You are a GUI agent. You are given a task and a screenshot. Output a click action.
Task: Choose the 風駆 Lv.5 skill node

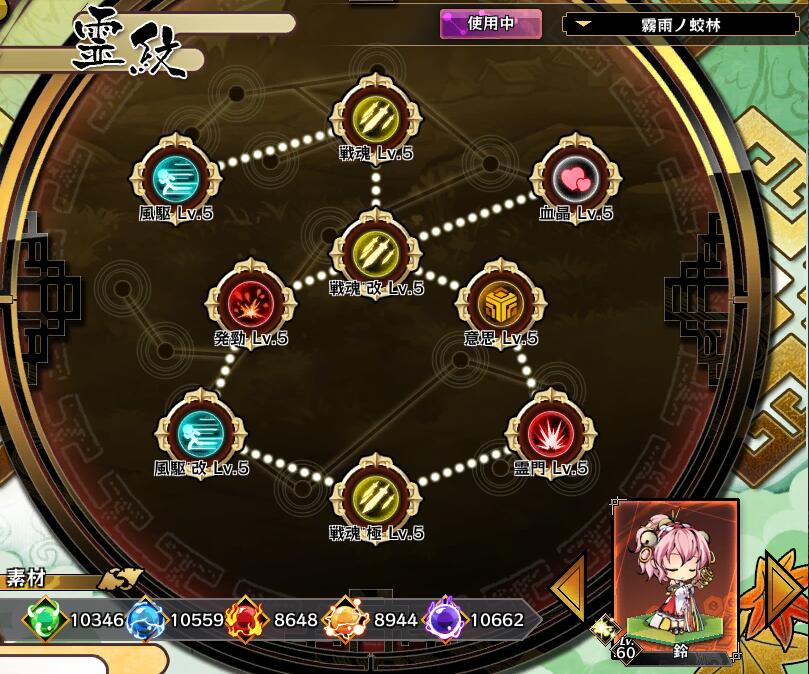point(175,178)
